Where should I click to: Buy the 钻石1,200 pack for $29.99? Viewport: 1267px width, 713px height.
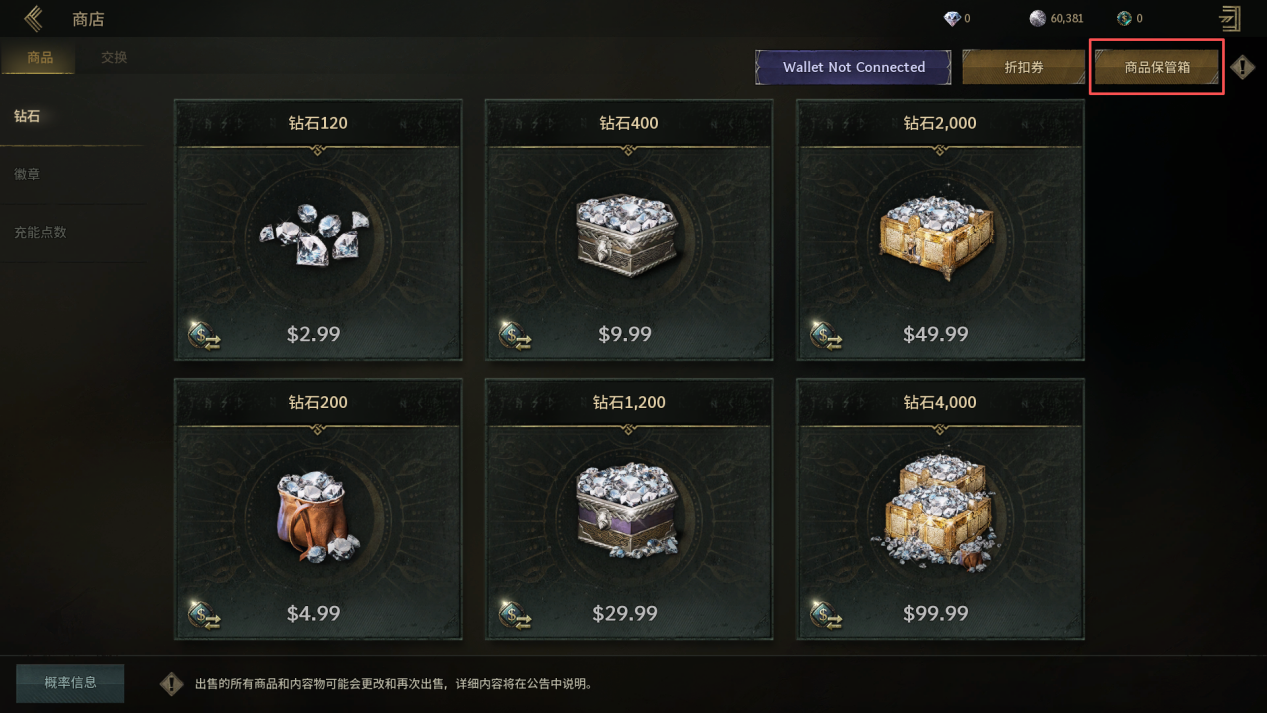(x=628, y=509)
